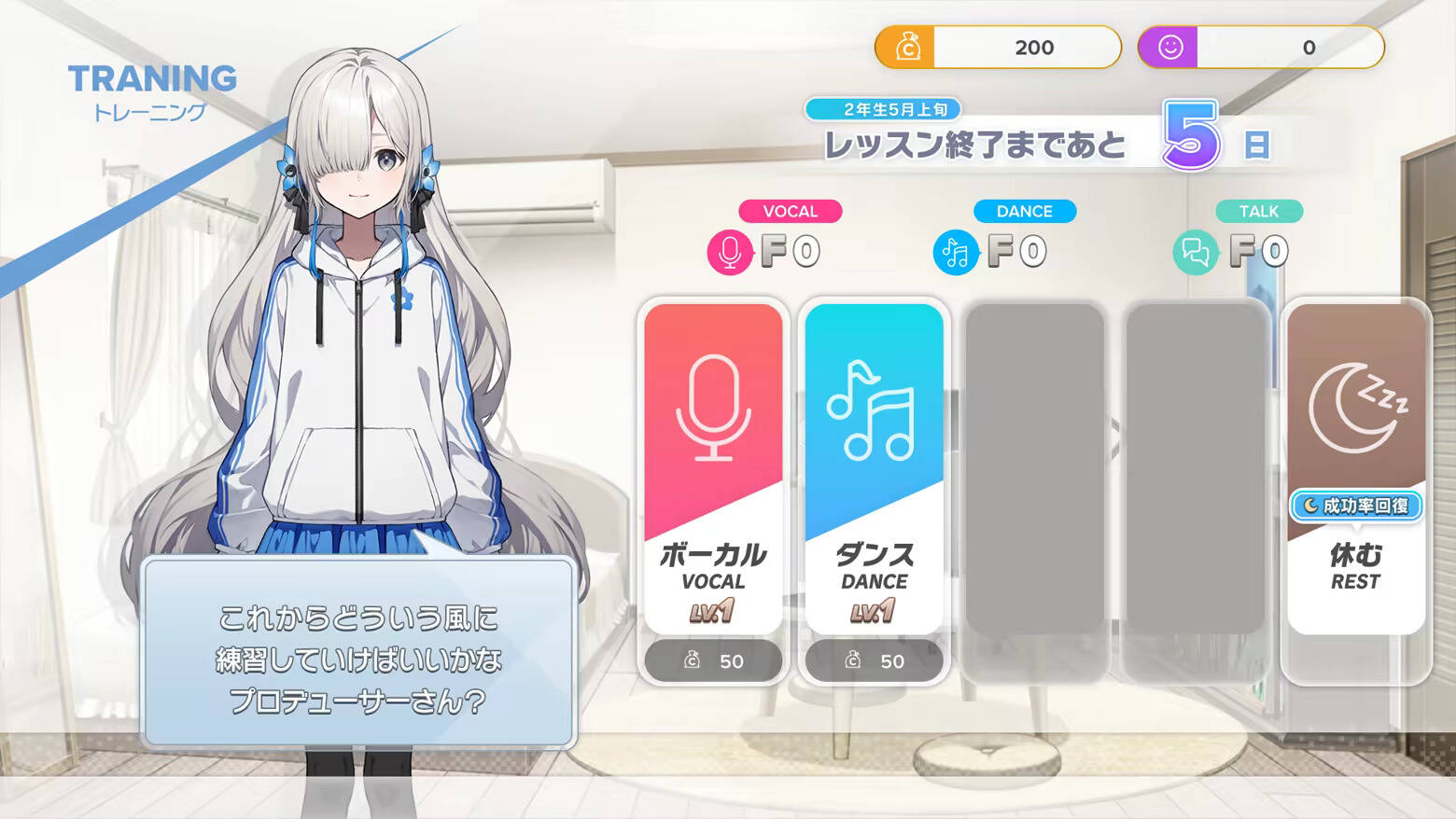Open the pink VOCAL stat badge
The width and height of the screenshot is (1456, 819).
click(790, 211)
